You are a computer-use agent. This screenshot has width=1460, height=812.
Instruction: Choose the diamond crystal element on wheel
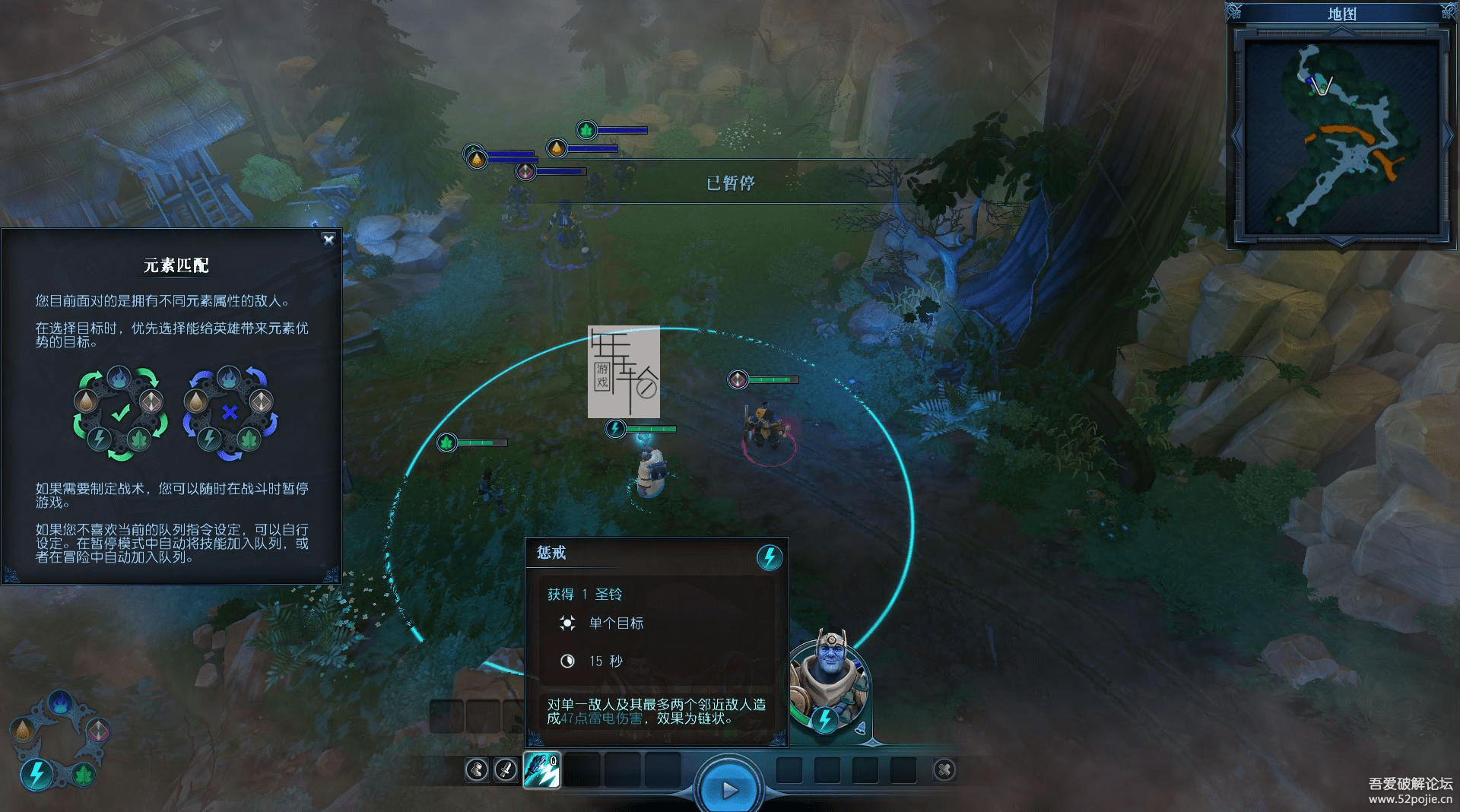click(x=97, y=731)
